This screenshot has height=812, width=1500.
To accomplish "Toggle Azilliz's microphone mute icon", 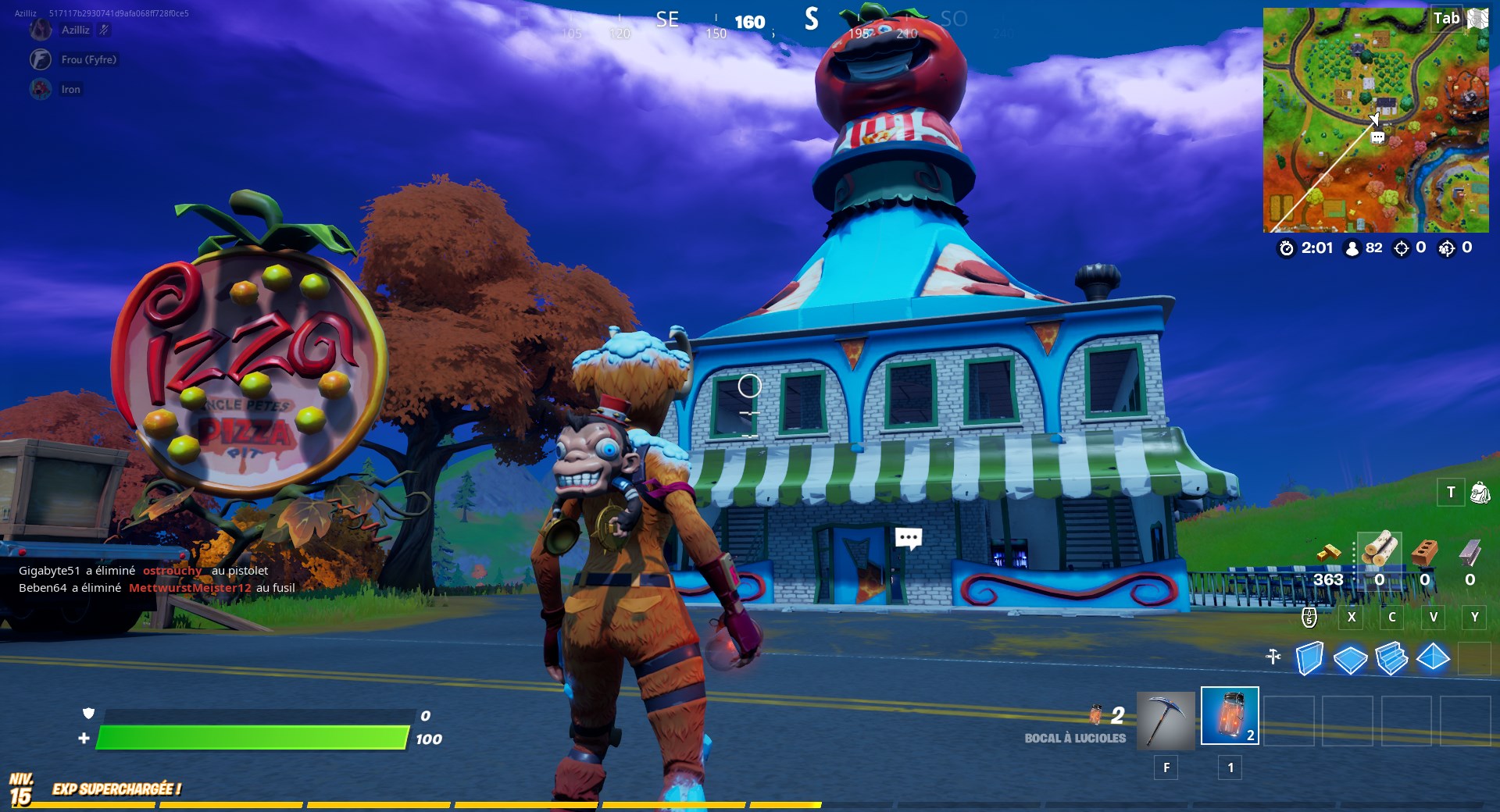I will pyautogui.click(x=105, y=30).
